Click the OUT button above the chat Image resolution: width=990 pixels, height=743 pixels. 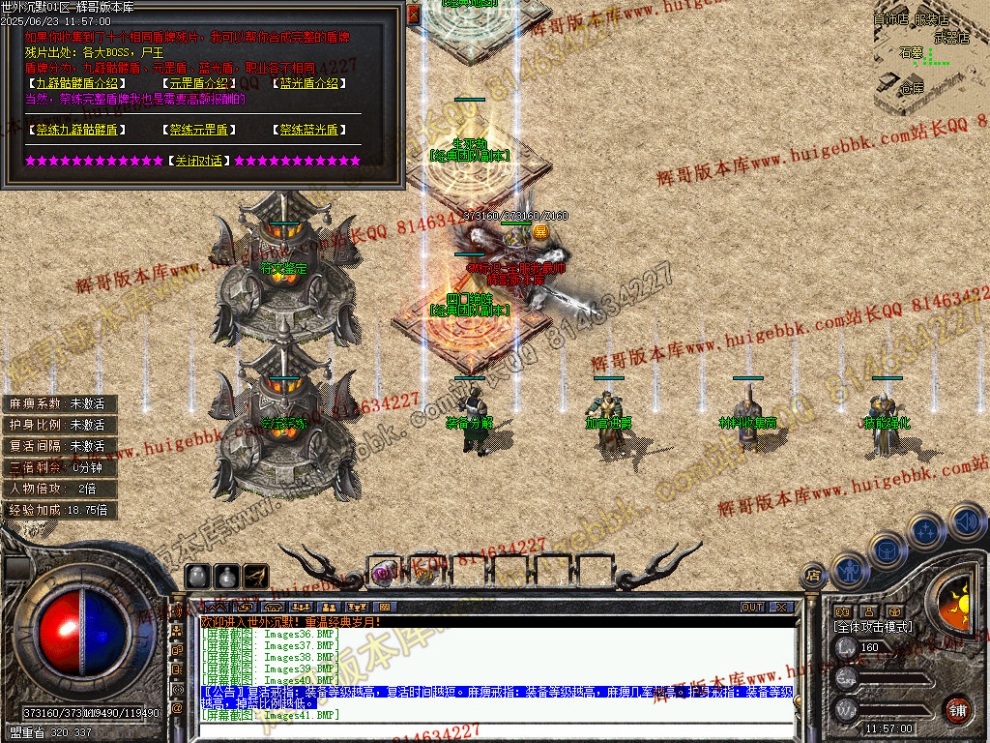tap(752, 607)
